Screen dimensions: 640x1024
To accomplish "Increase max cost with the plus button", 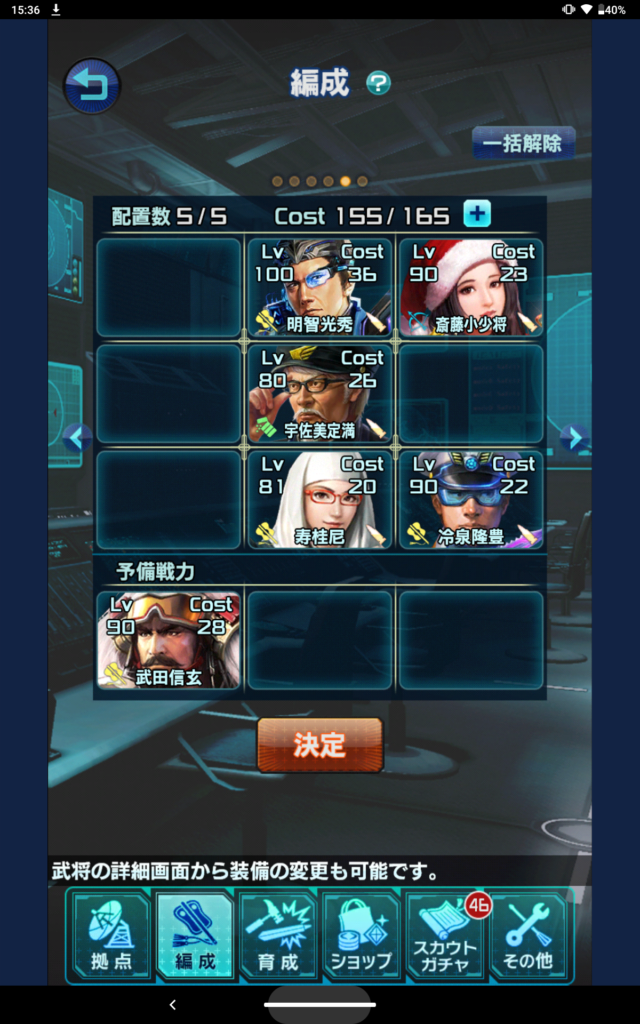I will click(477, 214).
